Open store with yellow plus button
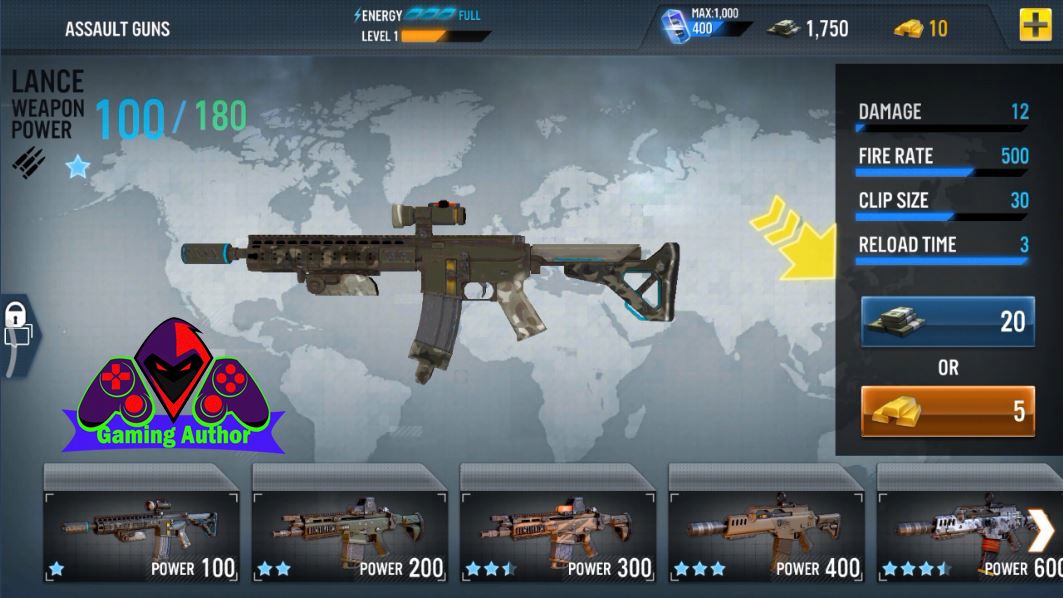Viewport: 1063px width, 598px height. click(1035, 26)
